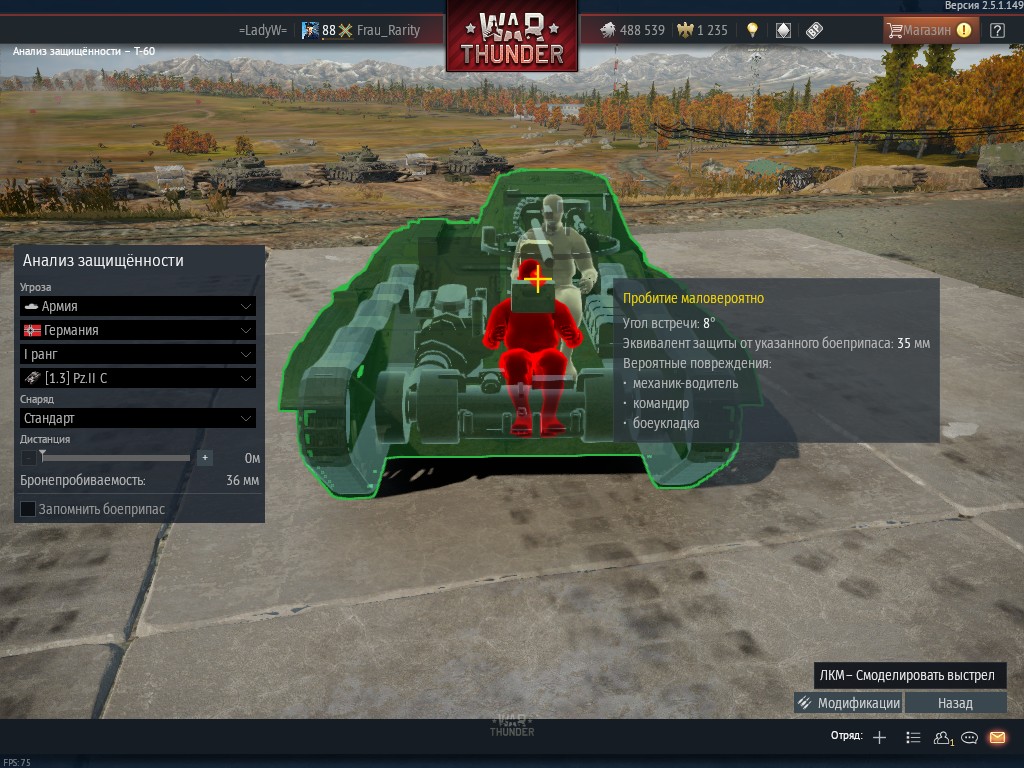Viewport: 1024px width, 768px height.
Task: Open the Модификации screen
Action: click(x=848, y=703)
